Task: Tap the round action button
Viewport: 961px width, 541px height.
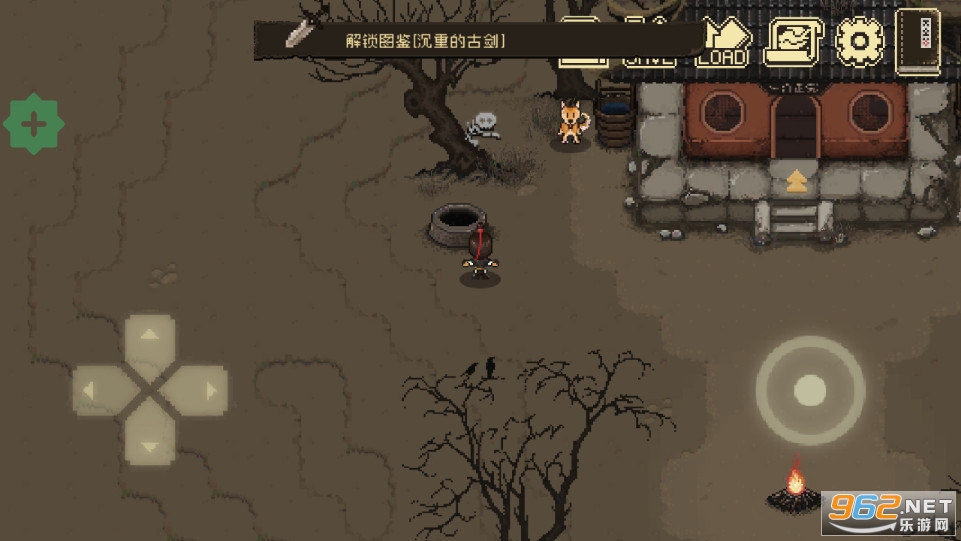Action: coord(810,390)
